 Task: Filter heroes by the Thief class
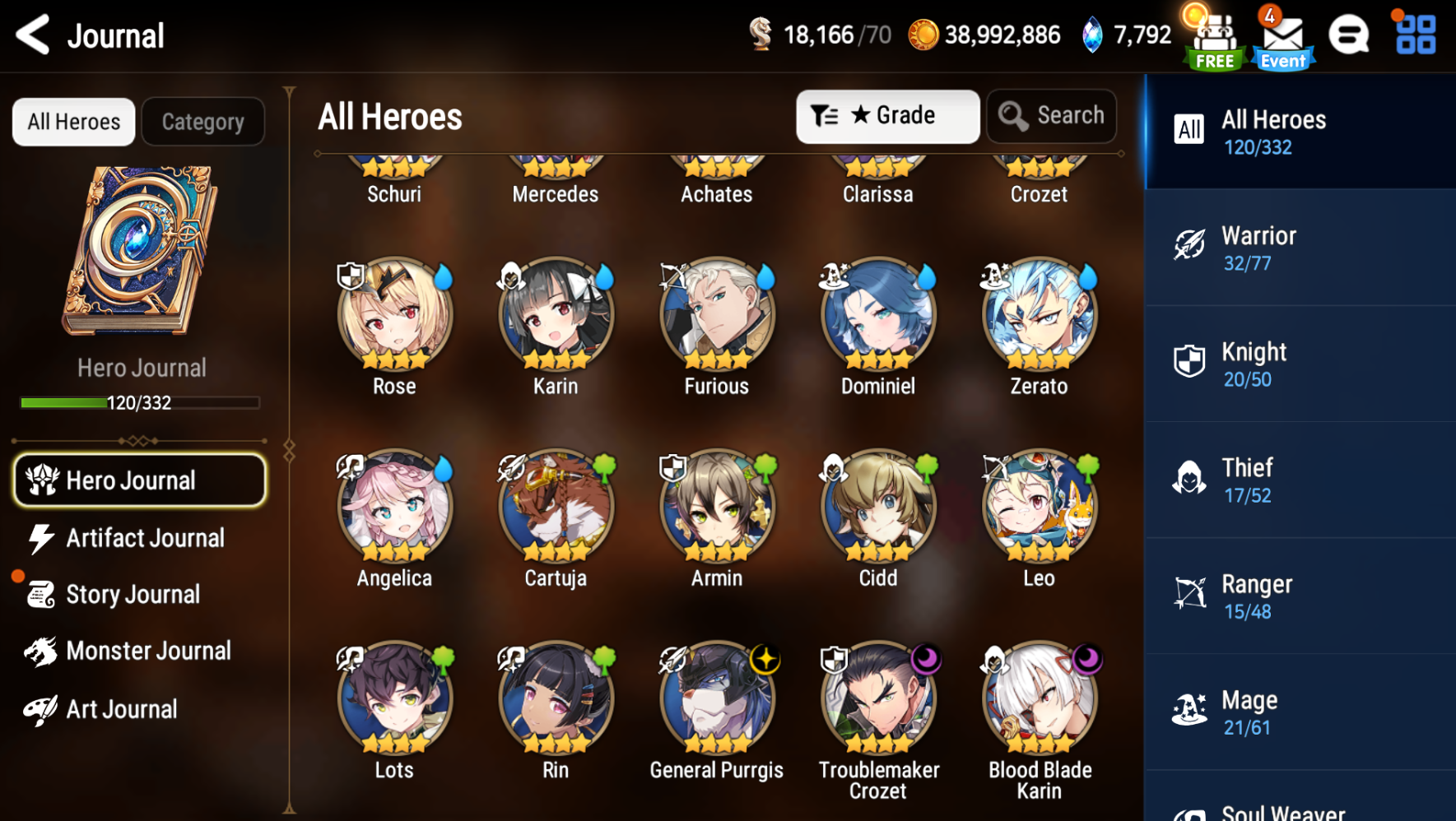click(1299, 480)
